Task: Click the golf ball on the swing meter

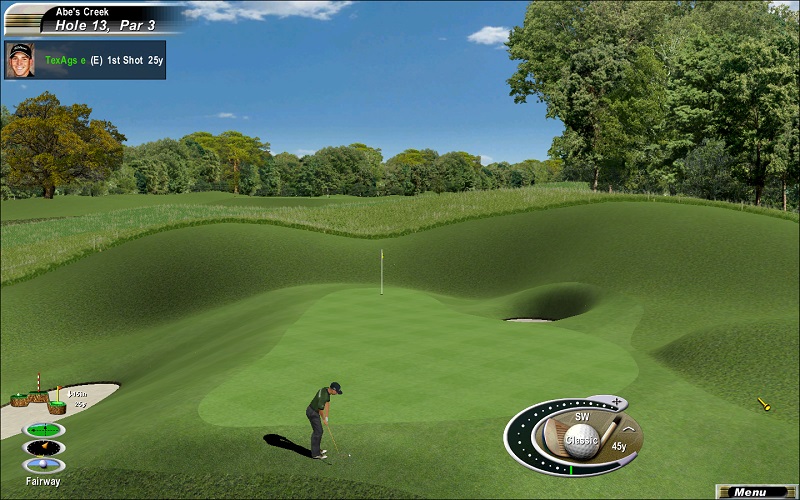Action: pyautogui.click(x=581, y=438)
